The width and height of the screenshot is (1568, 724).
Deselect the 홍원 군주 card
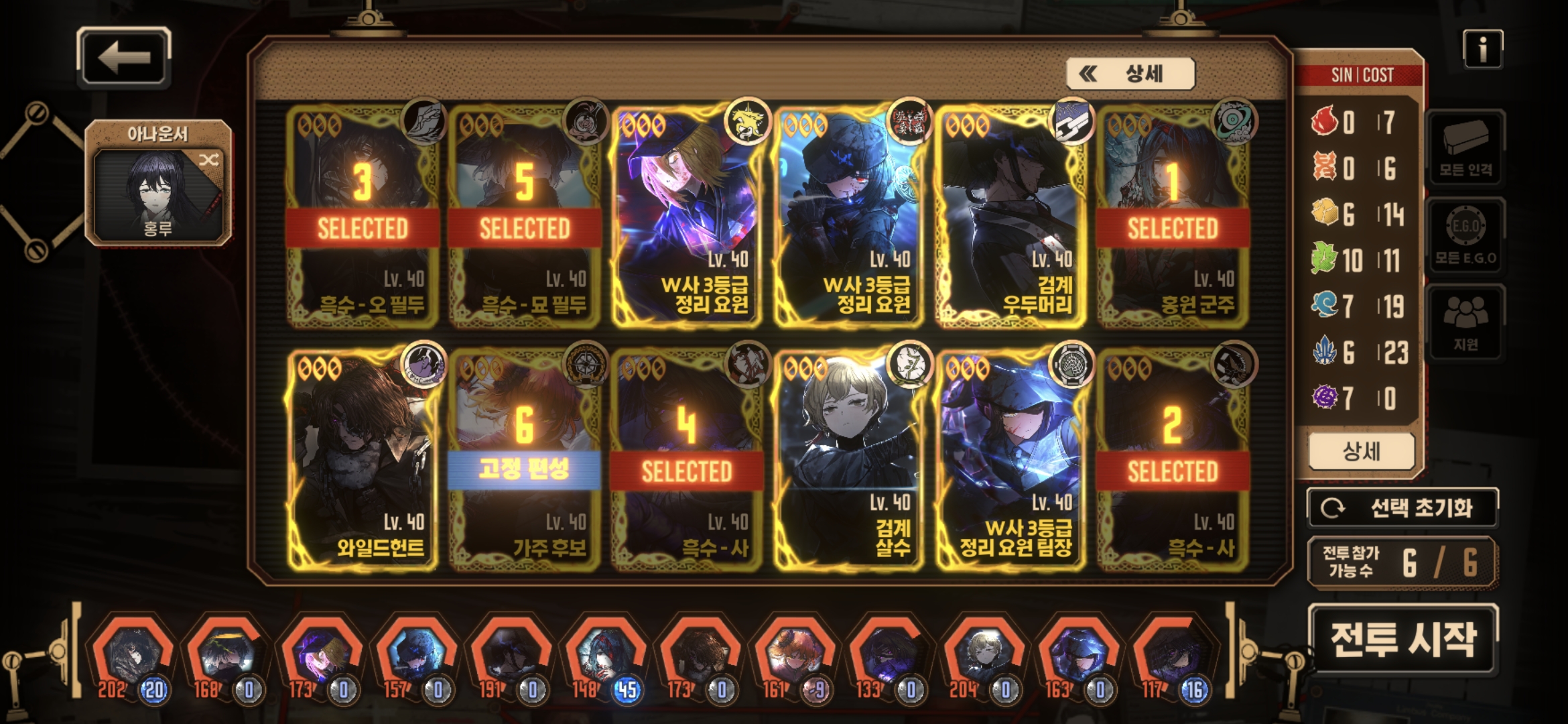point(1173,216)
